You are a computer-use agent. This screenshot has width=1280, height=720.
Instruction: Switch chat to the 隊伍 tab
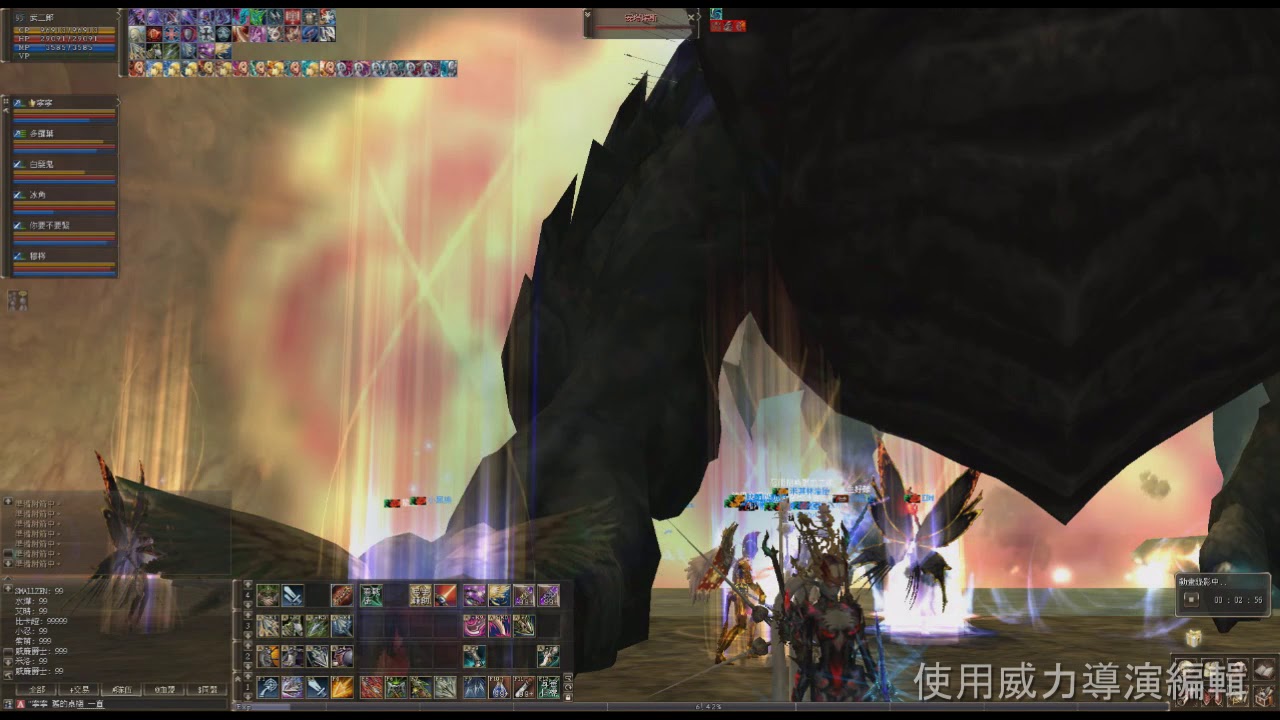click(122, 690)
